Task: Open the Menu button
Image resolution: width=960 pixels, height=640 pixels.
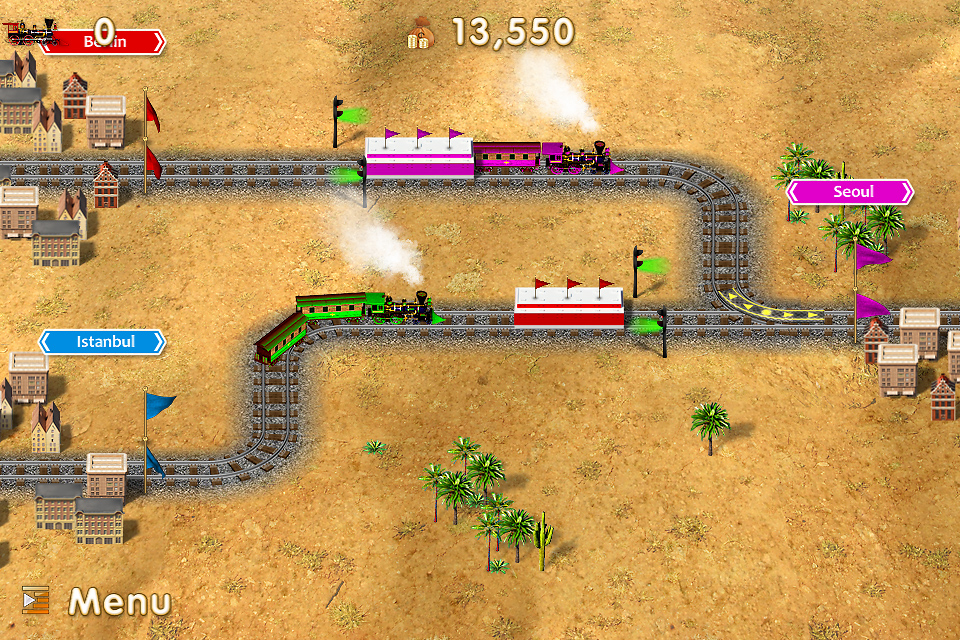Action: tap(98, 601)
